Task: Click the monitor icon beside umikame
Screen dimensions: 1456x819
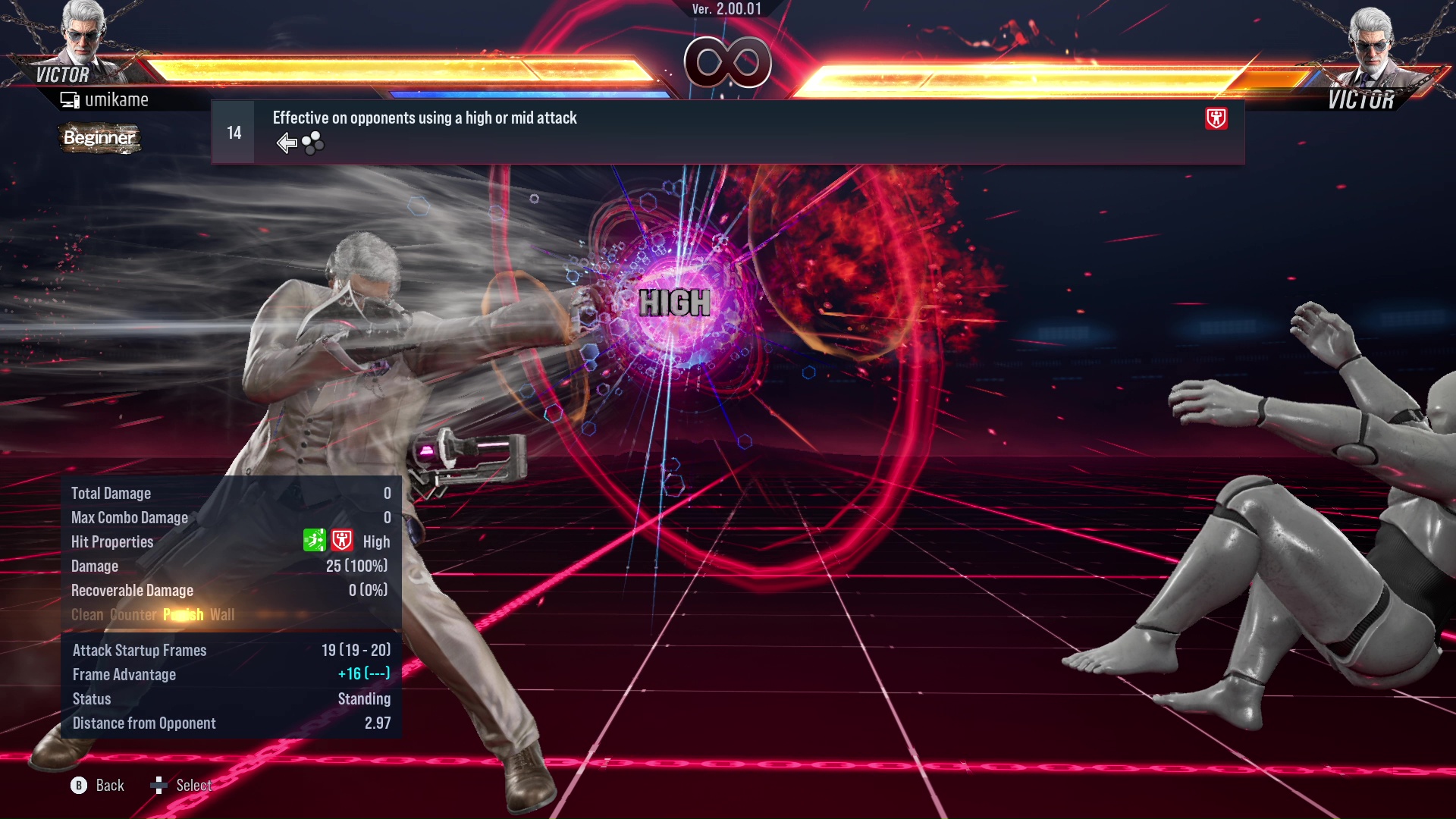Action: (70, 99)
